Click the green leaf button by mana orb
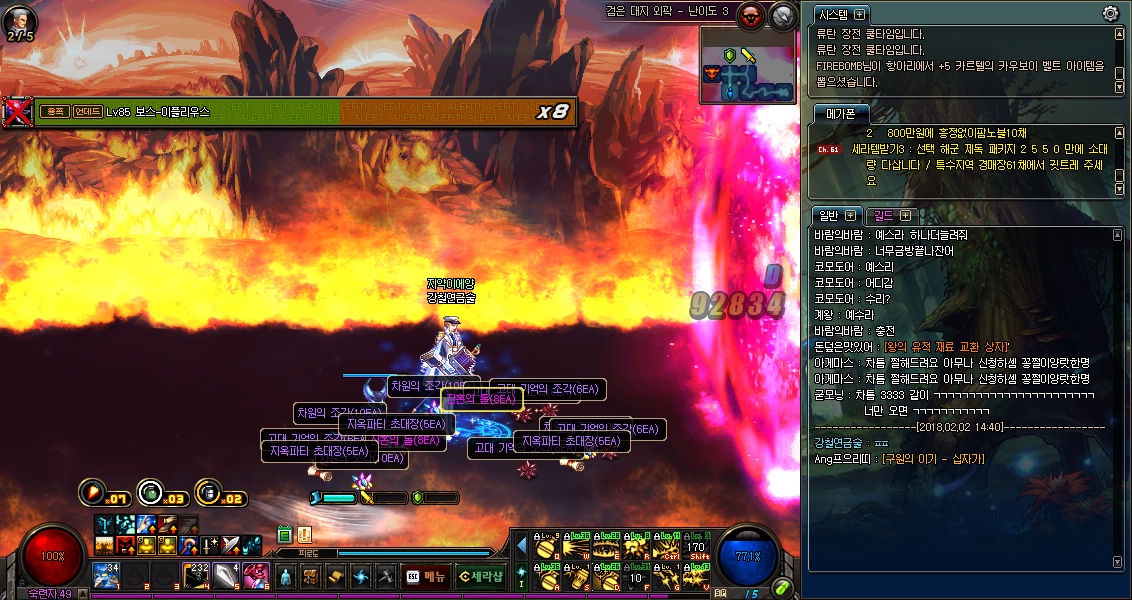Screen dimensions: 1132x600 [x=783, y=587]
